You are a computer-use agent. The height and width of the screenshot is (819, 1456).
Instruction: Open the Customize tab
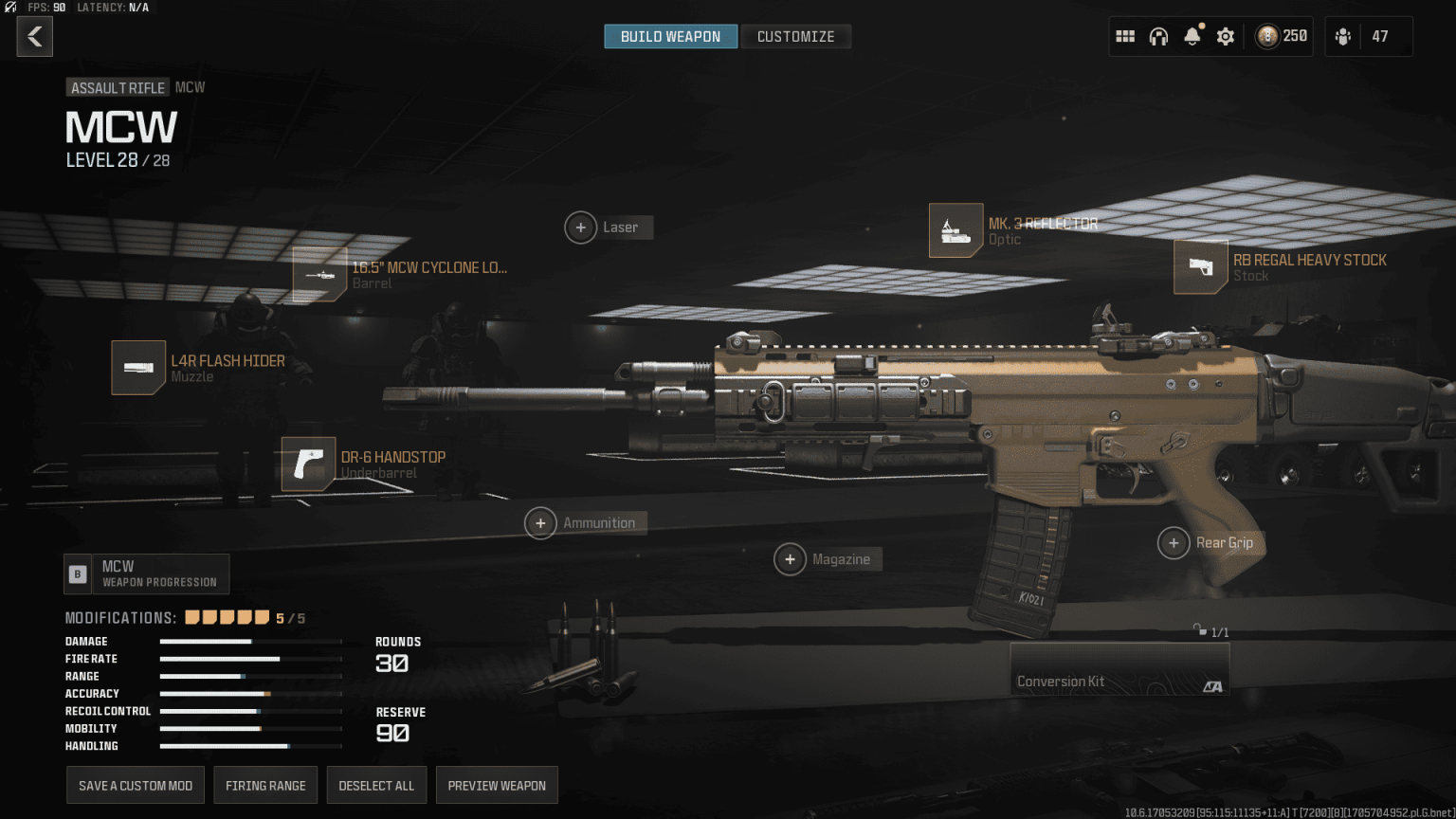tap(795, 37)
